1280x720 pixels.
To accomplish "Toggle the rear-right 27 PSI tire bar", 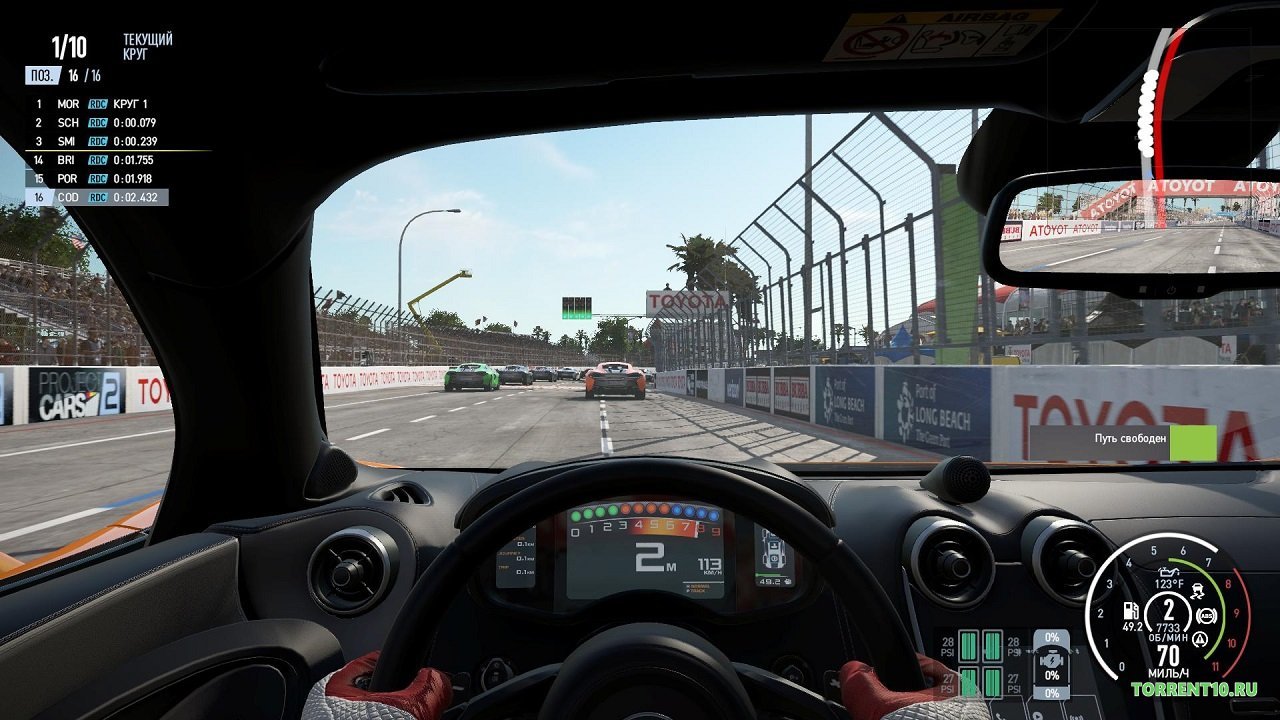I will (x=993, y=682).
